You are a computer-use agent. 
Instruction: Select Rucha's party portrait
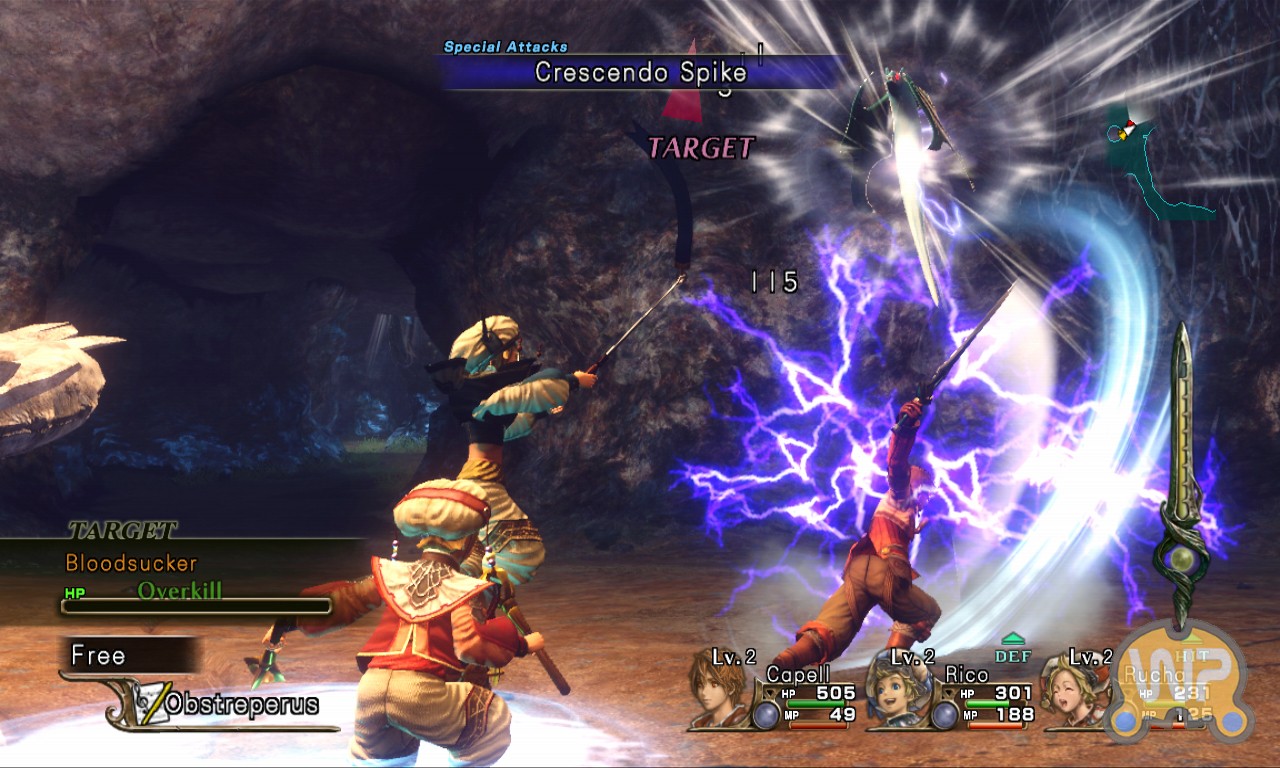[1073, 692]
